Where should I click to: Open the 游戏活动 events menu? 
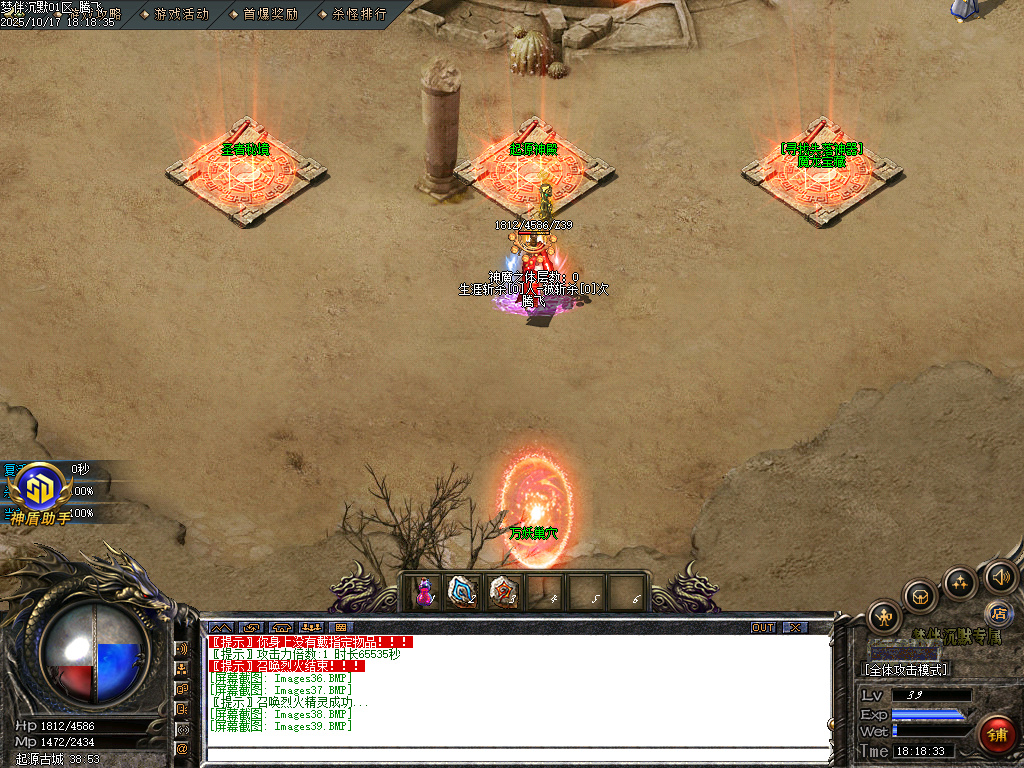[181, 14]
